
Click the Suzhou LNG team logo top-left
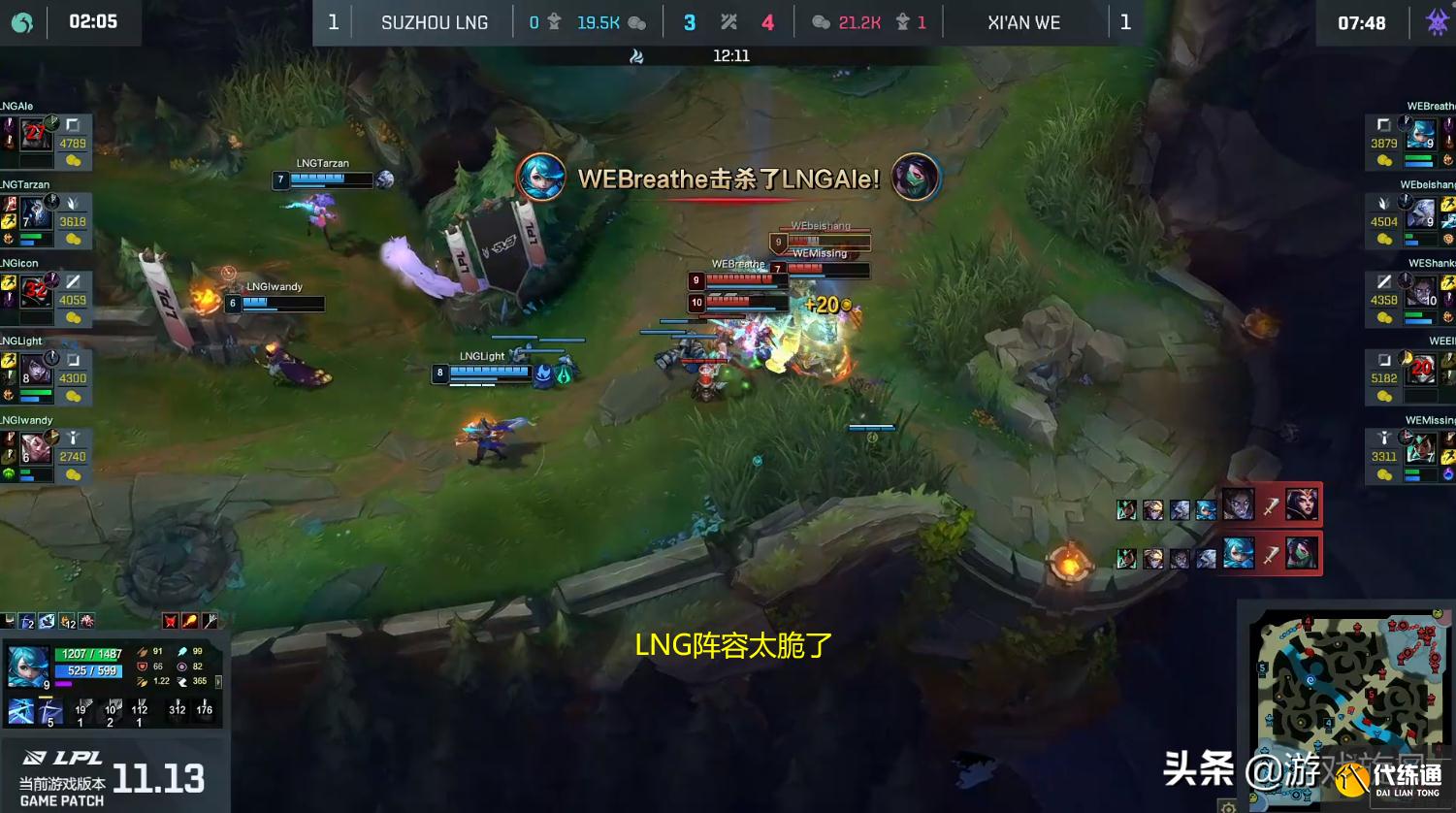(x=21, y=21)
